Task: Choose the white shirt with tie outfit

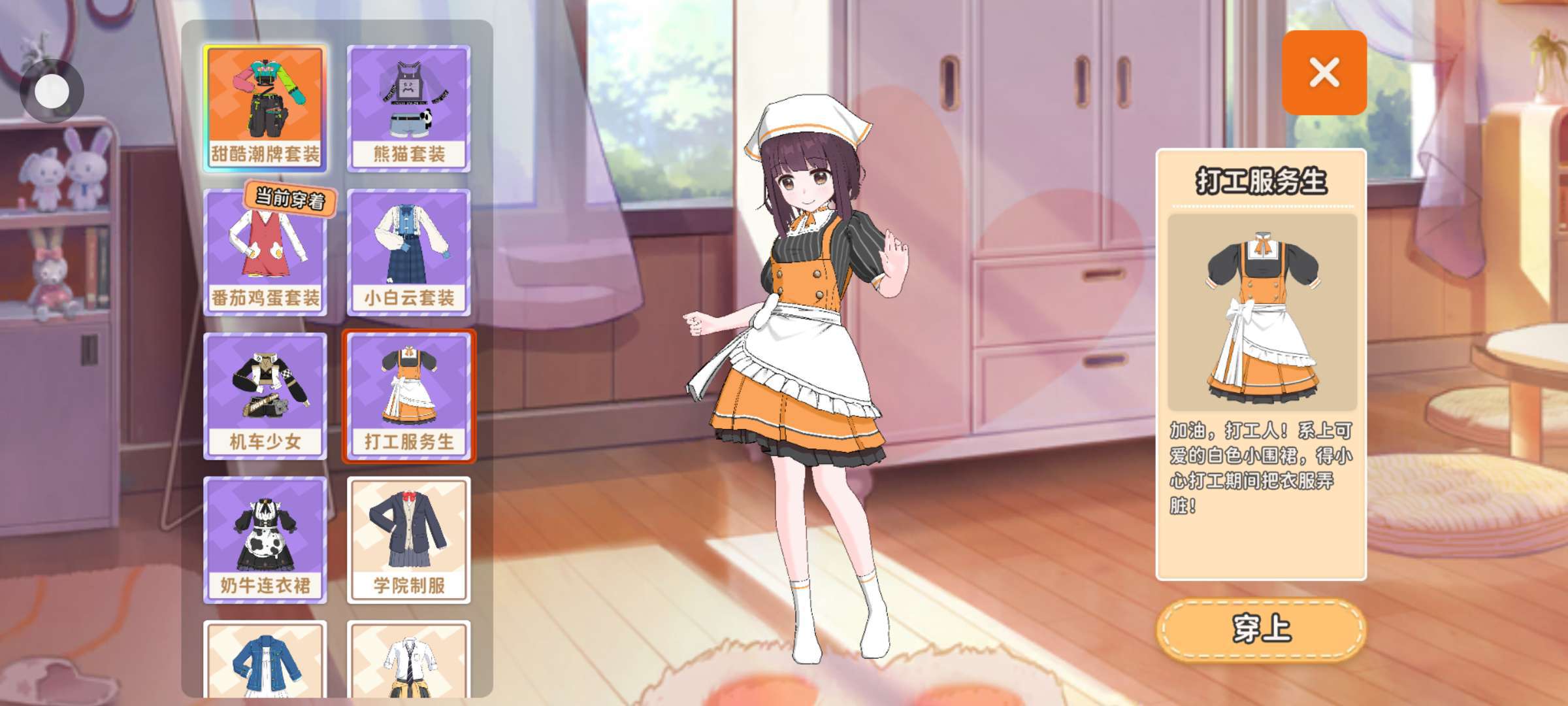Action: click(x=409, y=660)
